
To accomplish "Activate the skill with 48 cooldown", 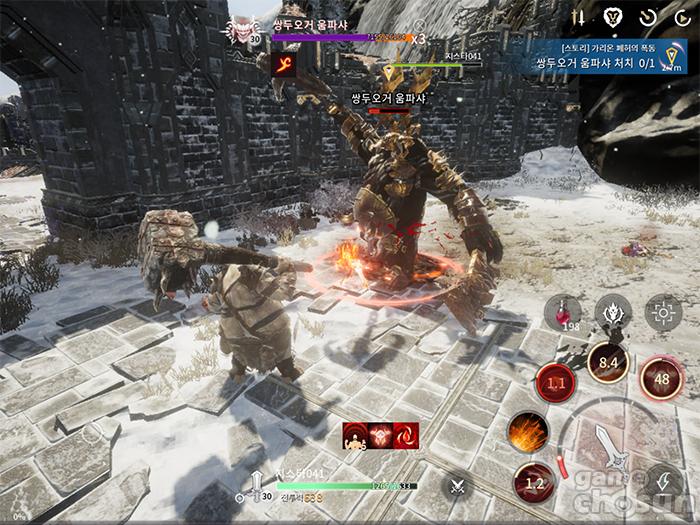I will tap(661, 378).
